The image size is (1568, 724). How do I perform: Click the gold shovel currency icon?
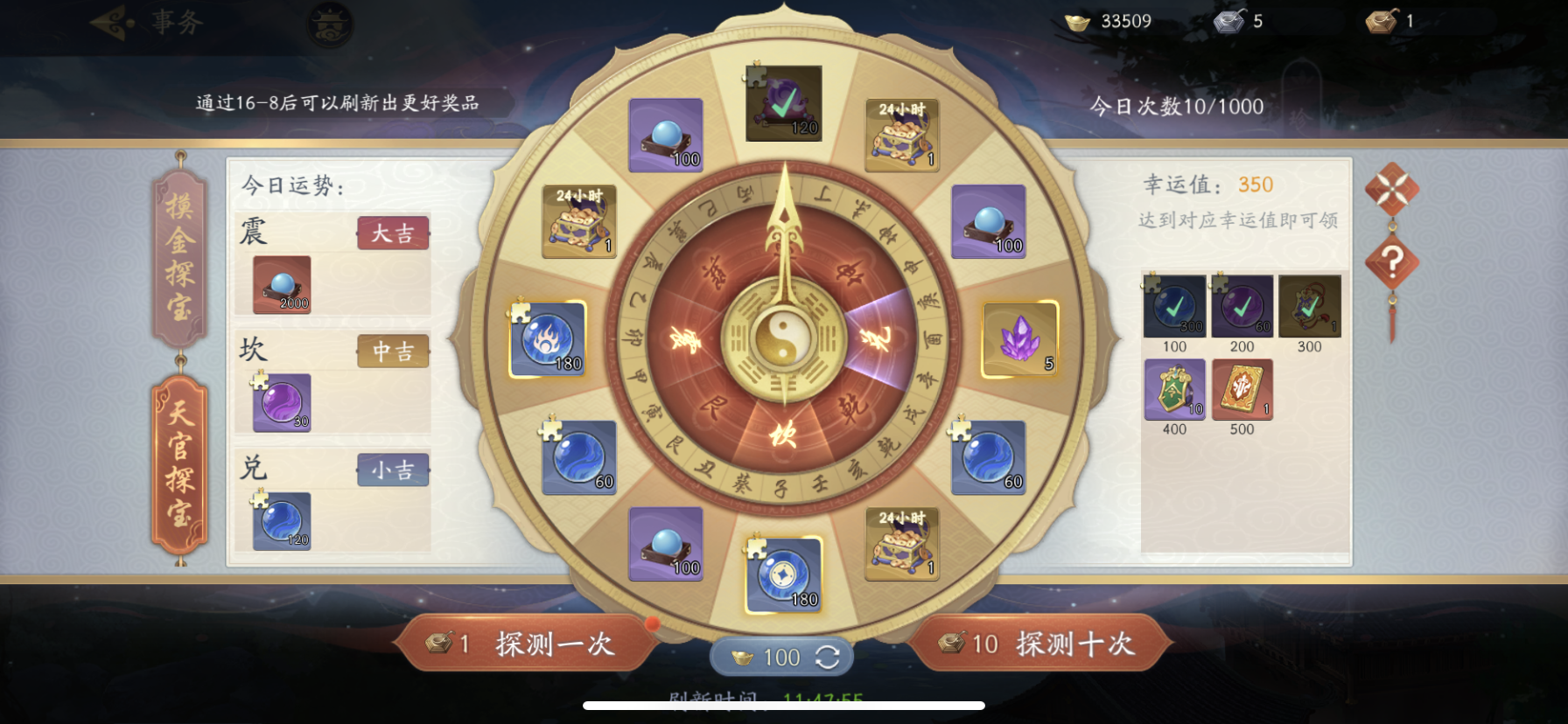(1381, 22)
